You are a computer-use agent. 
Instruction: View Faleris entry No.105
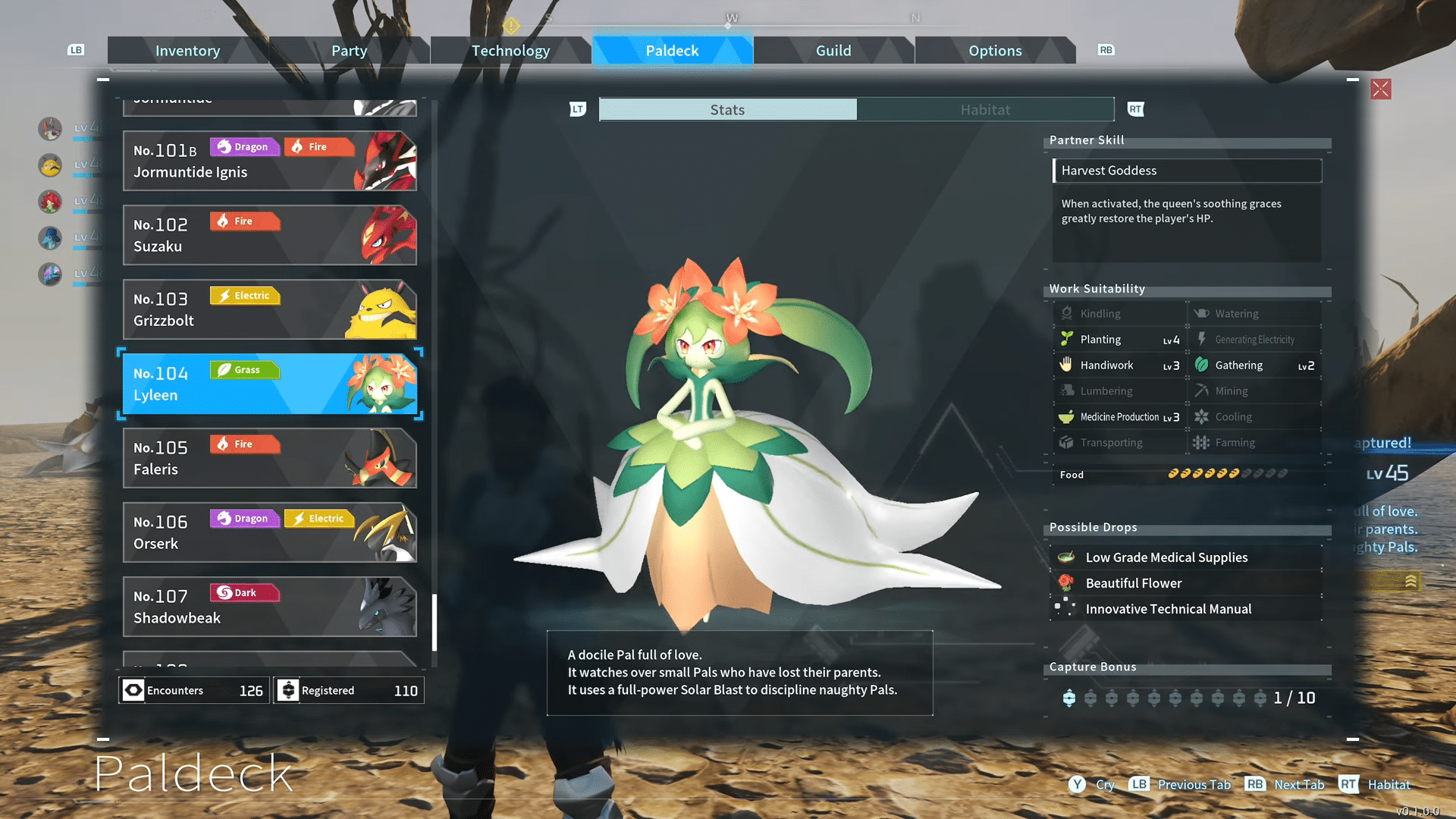pyautogui.click(x=269, y=458)
